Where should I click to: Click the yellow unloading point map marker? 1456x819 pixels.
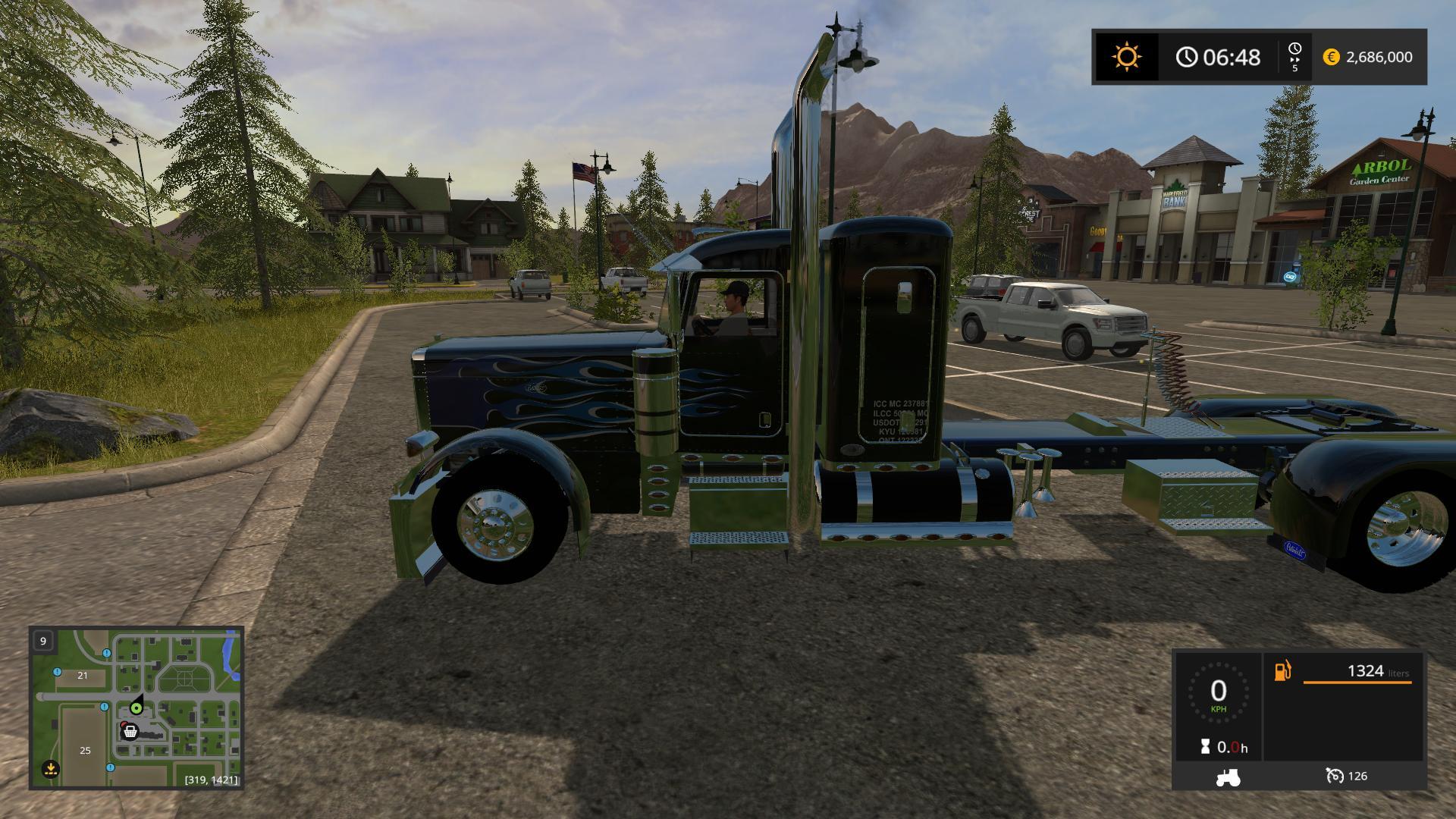[x=51, y=769]
